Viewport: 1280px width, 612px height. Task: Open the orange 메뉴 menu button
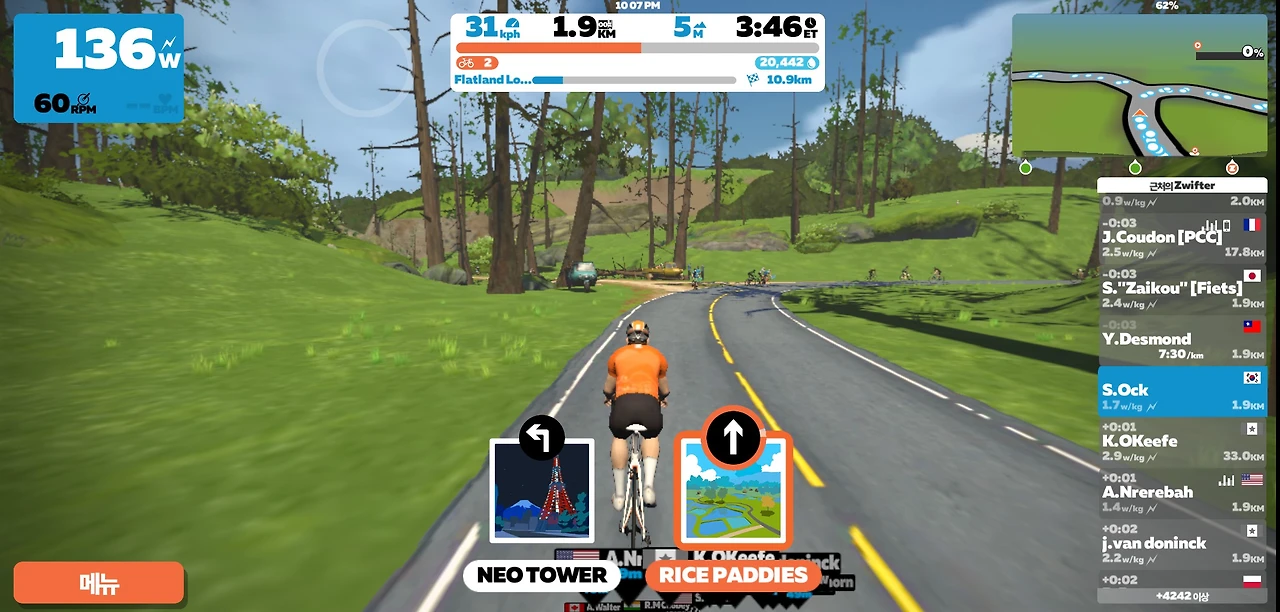click(x=98, y=583)
